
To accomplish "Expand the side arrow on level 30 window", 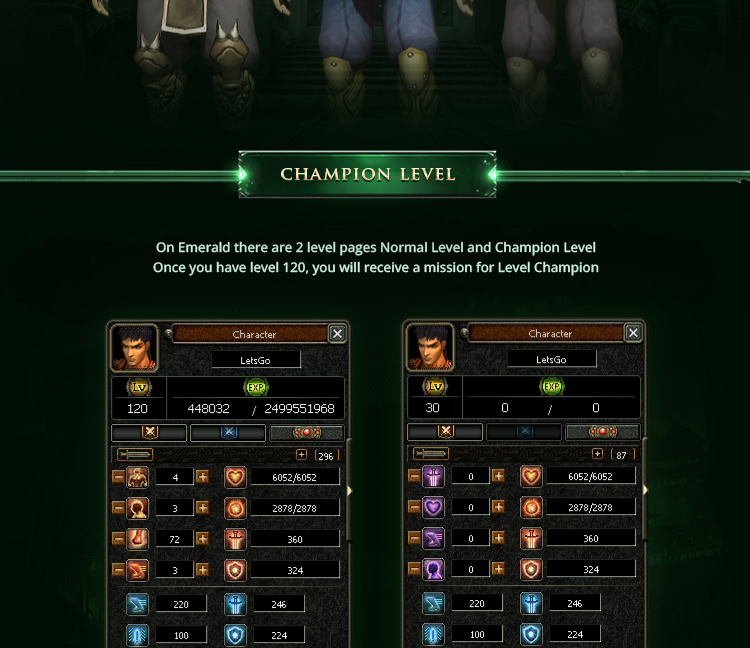I will coord(645,490).
